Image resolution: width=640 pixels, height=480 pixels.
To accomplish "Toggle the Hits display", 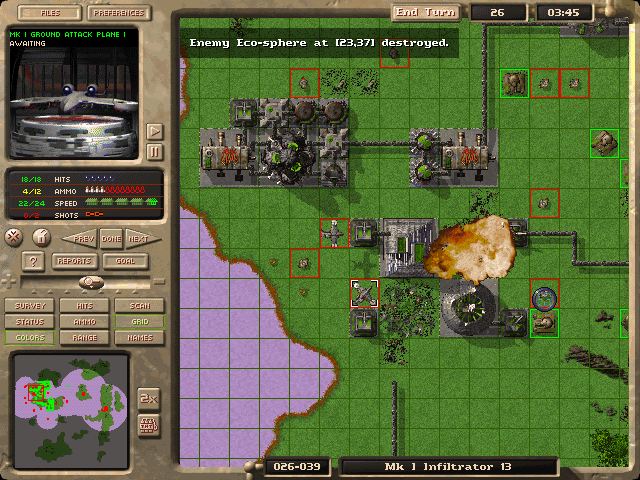I will pyautogui.click(x=85, y=306).
